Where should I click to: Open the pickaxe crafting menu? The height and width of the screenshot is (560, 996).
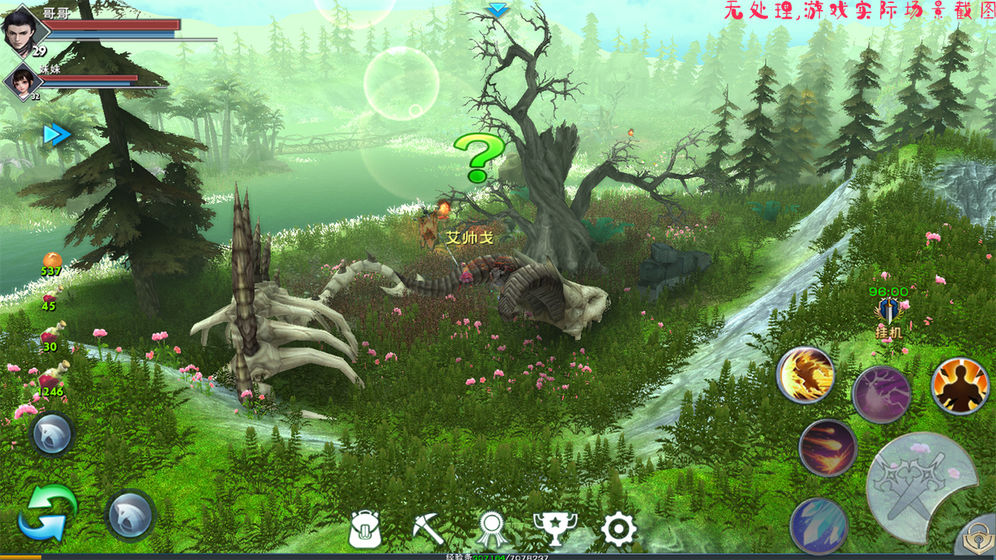[x=428, y=528]
